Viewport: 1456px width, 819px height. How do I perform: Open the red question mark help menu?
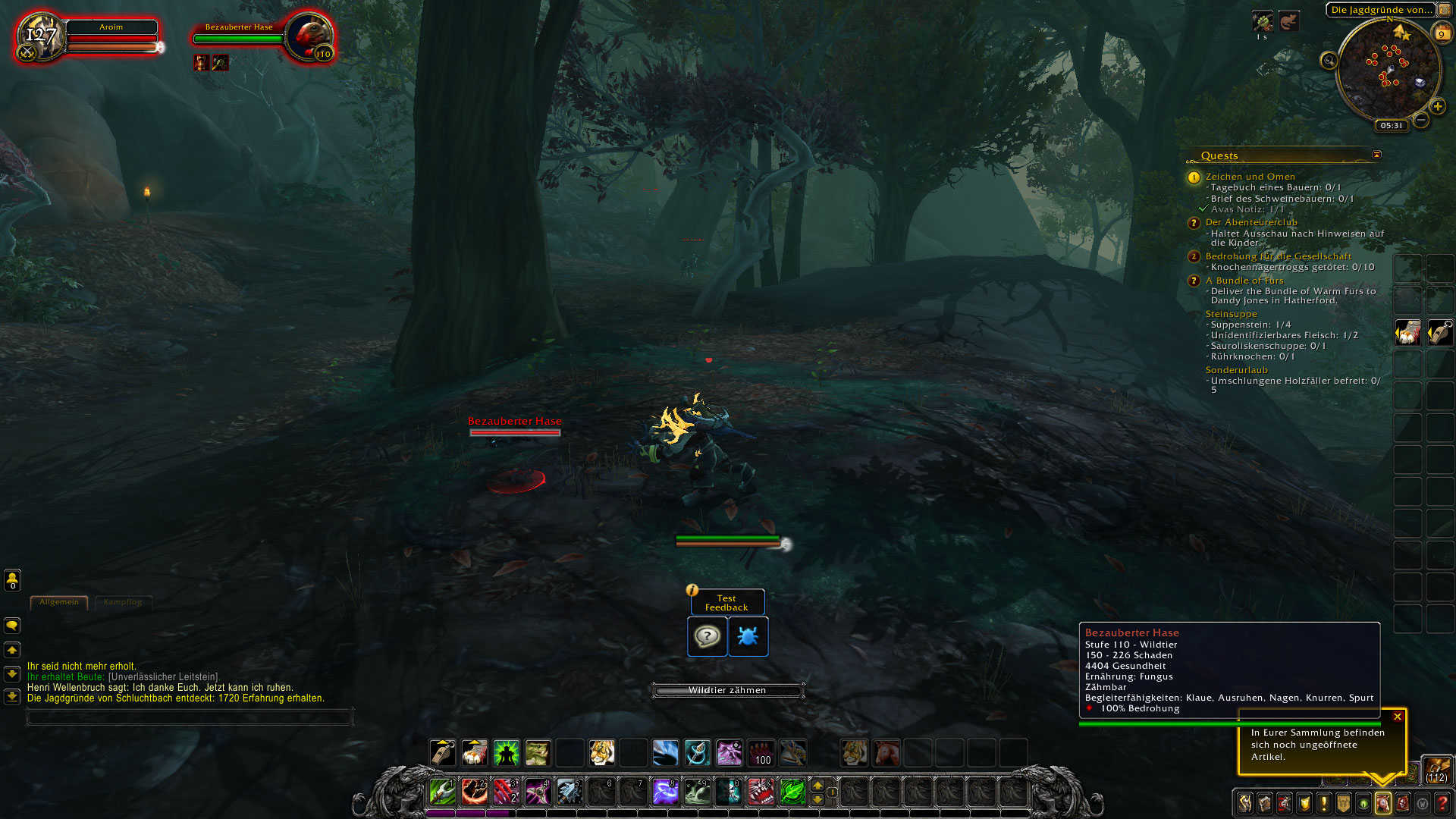[1442, 803]
